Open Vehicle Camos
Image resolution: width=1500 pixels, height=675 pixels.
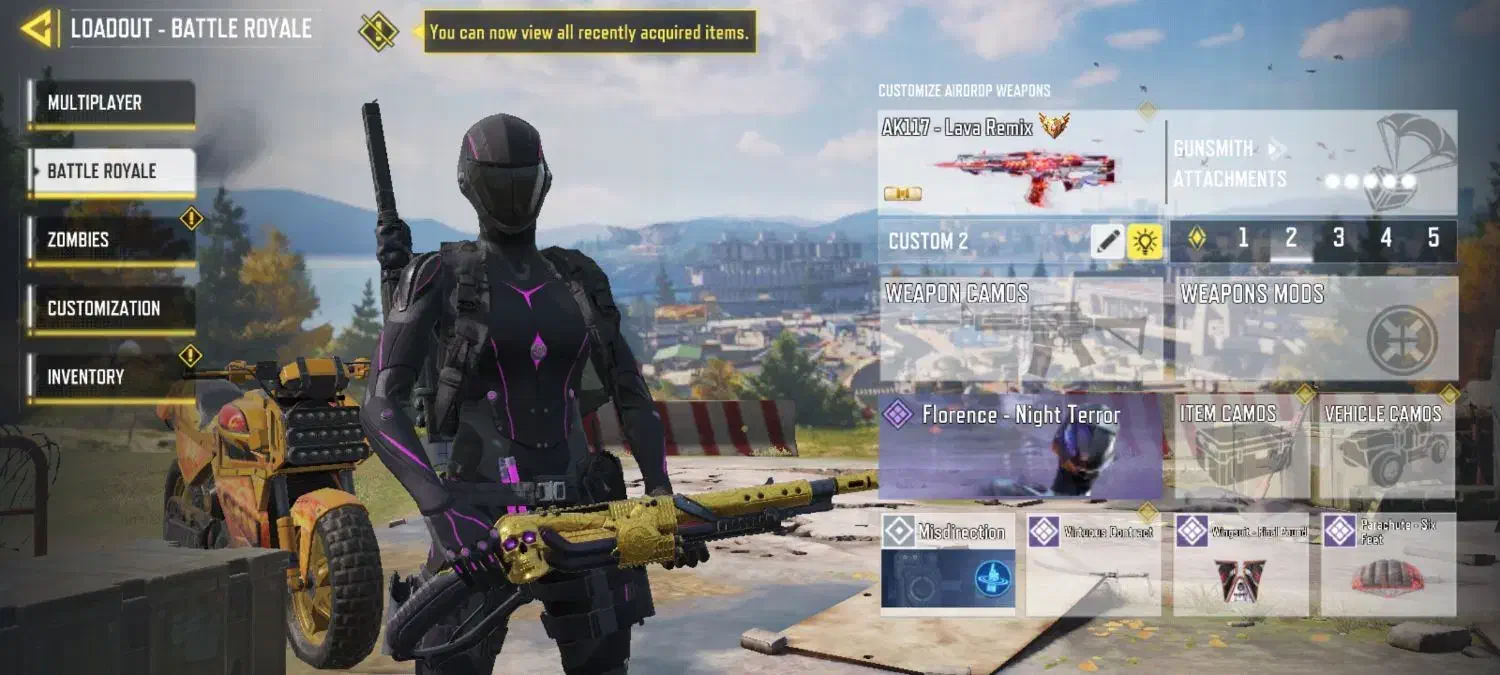click(x=1386, y=446)
